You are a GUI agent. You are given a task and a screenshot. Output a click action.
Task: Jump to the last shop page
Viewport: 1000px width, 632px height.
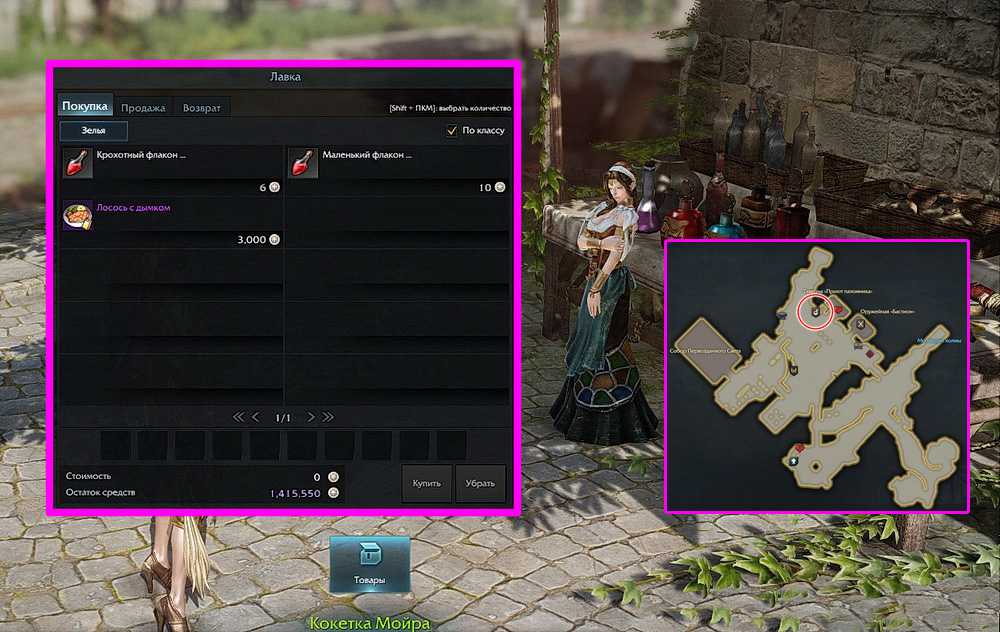[328, 417]
